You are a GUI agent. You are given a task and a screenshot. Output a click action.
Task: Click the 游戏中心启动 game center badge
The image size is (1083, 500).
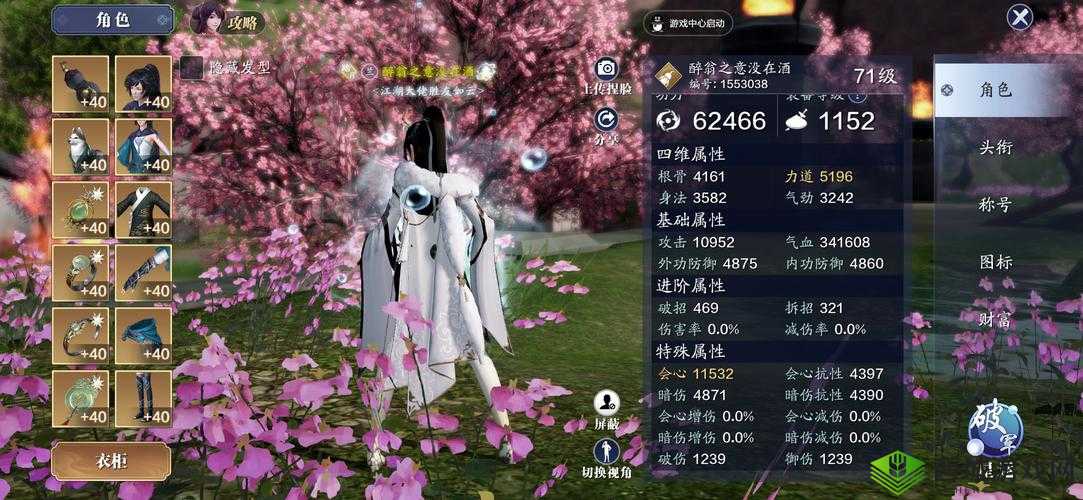(688, 23)
